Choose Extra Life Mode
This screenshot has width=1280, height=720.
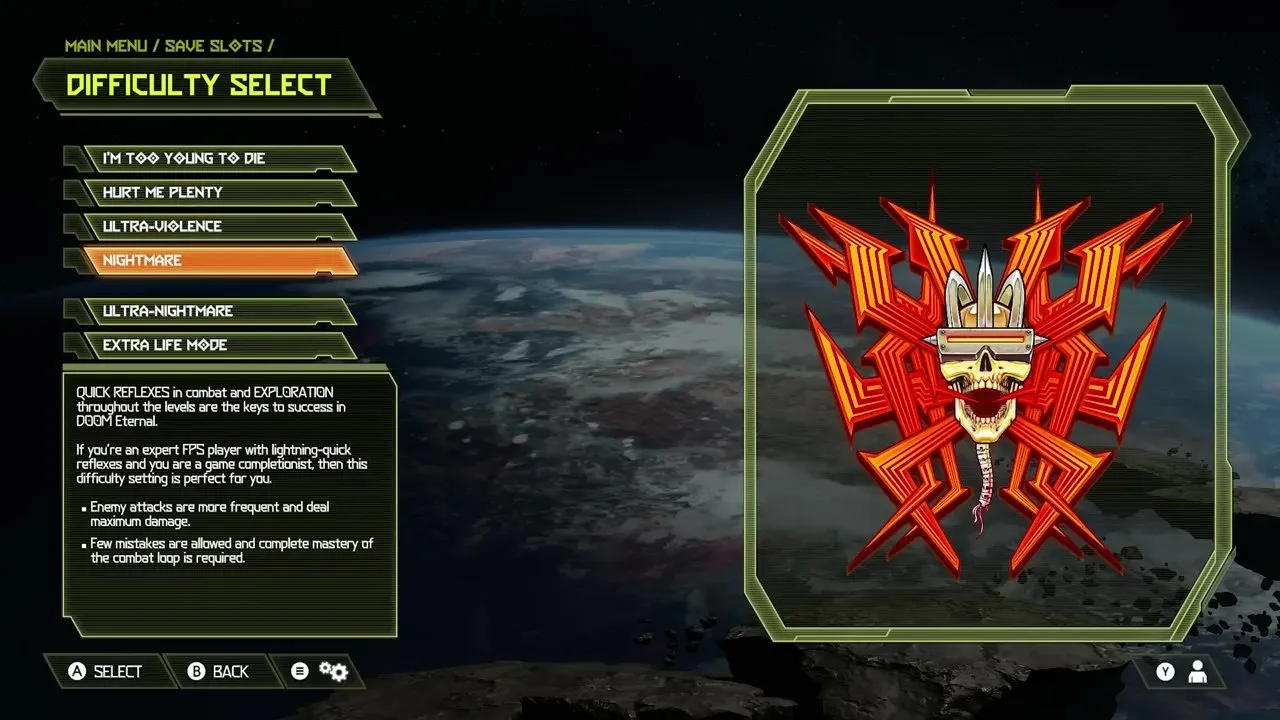click(x=212, y=345)
